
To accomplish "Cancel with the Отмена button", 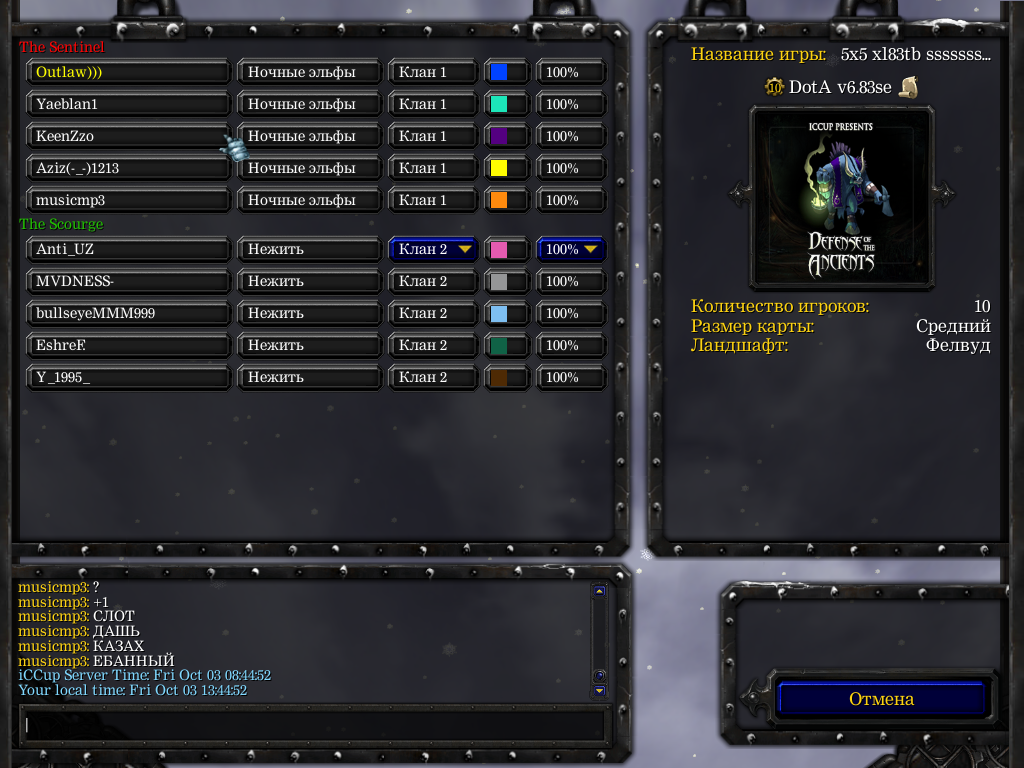I will point(882,699).
